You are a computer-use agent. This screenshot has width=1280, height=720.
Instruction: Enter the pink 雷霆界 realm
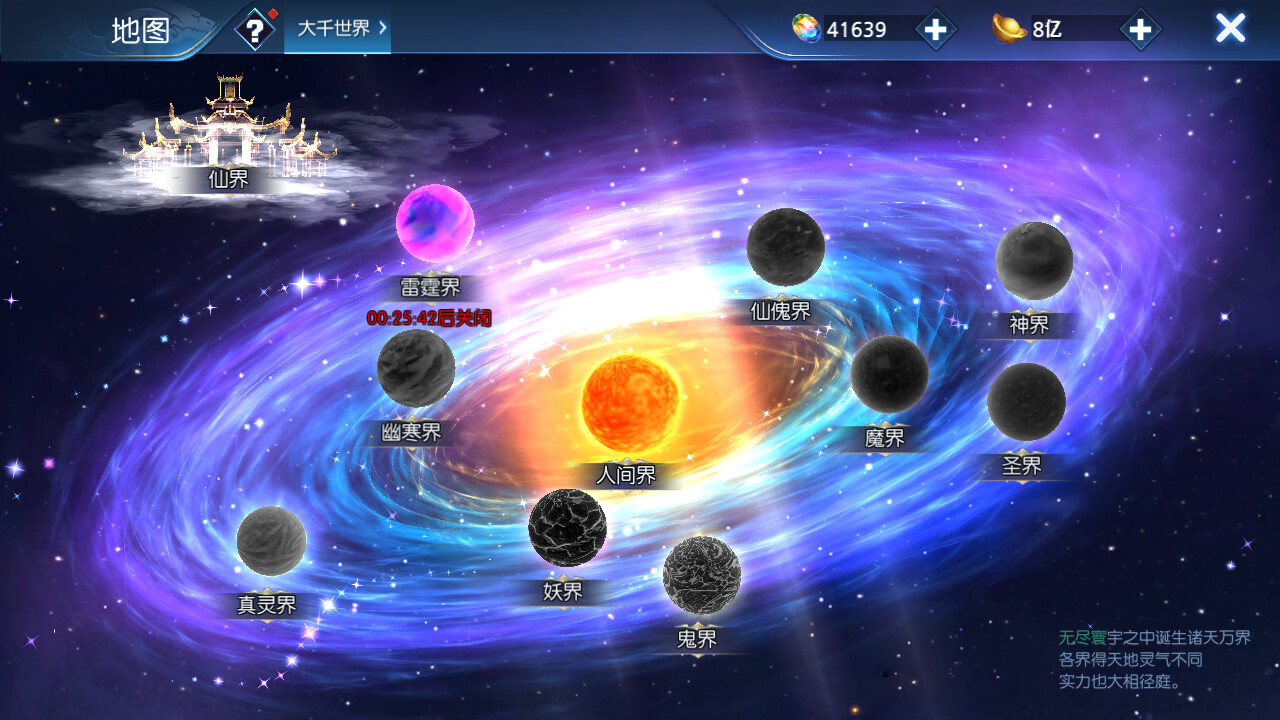pyautogui.click(x=435, y=224)
